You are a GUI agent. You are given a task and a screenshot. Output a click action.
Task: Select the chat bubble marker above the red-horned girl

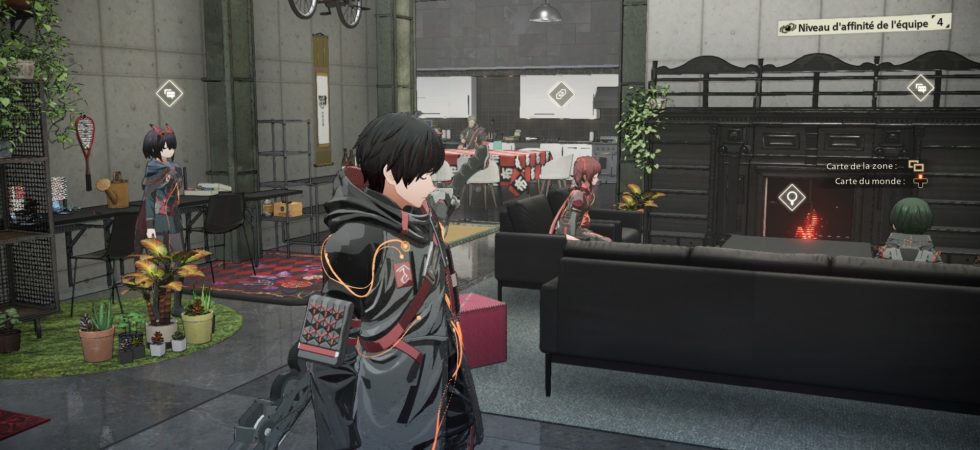coord(170,93)
